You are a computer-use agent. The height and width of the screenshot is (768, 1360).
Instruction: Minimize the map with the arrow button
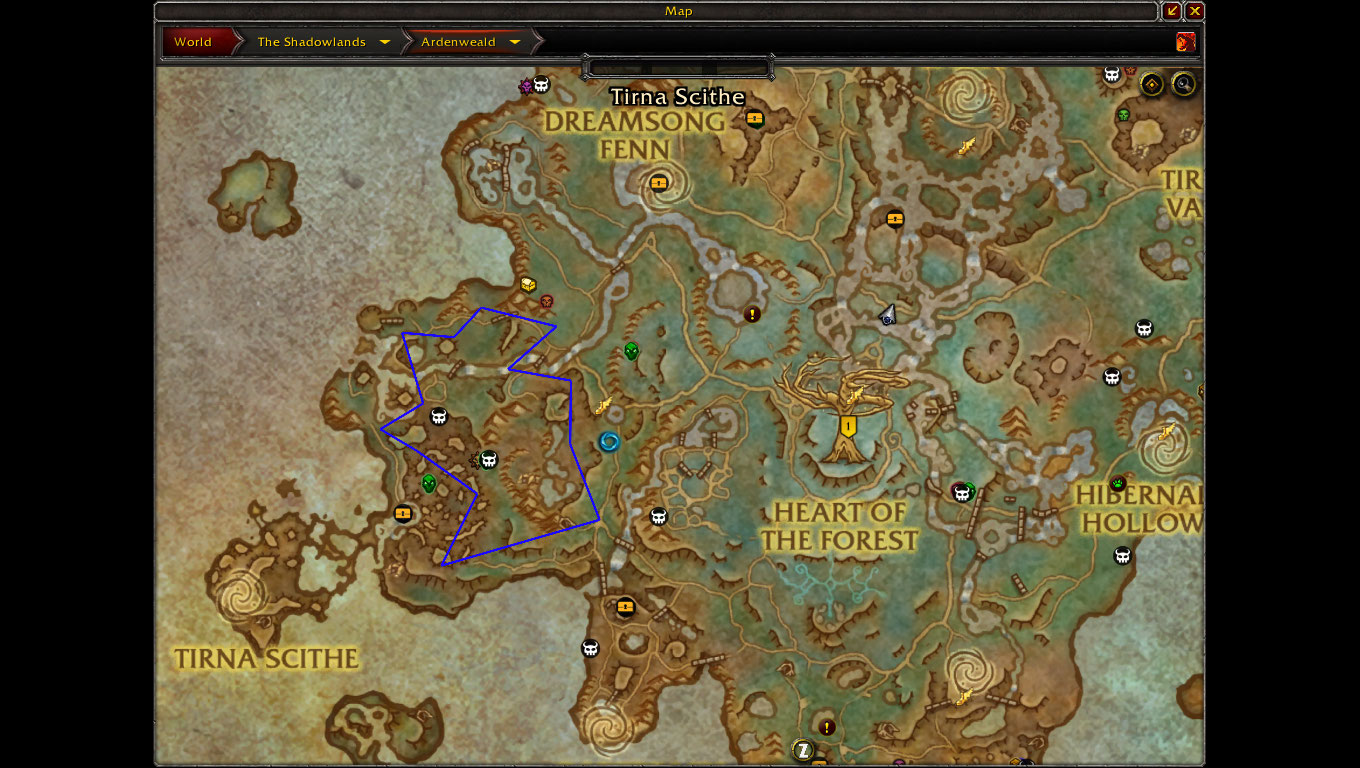[x=1172, y=11]
